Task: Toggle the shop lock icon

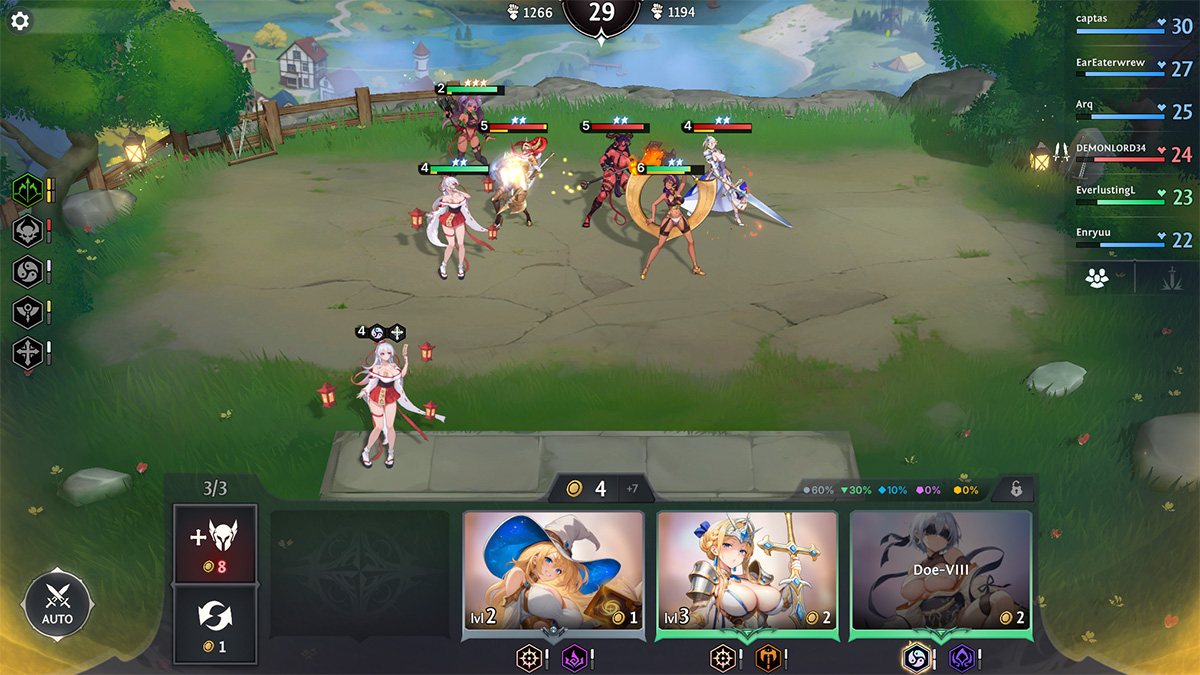Action: [1015, 490]
